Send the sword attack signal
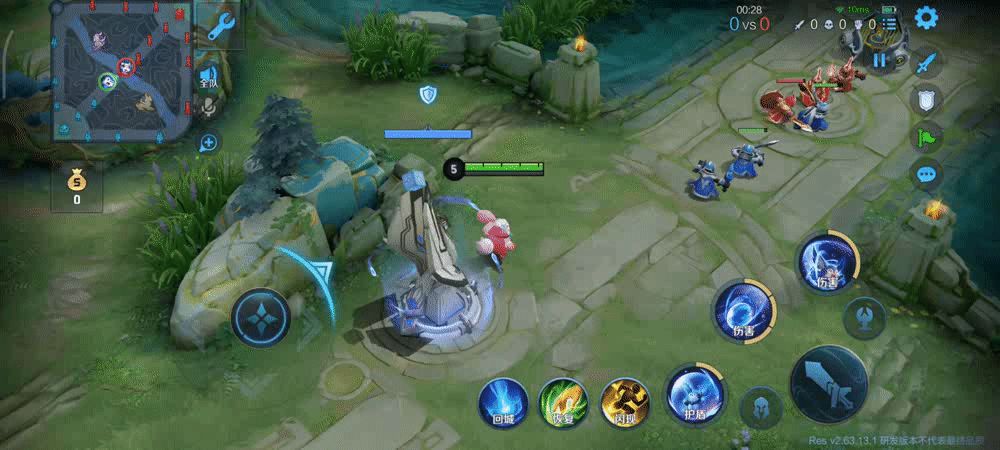This screenshot has height=450, width=1000. tap(927, 62)
